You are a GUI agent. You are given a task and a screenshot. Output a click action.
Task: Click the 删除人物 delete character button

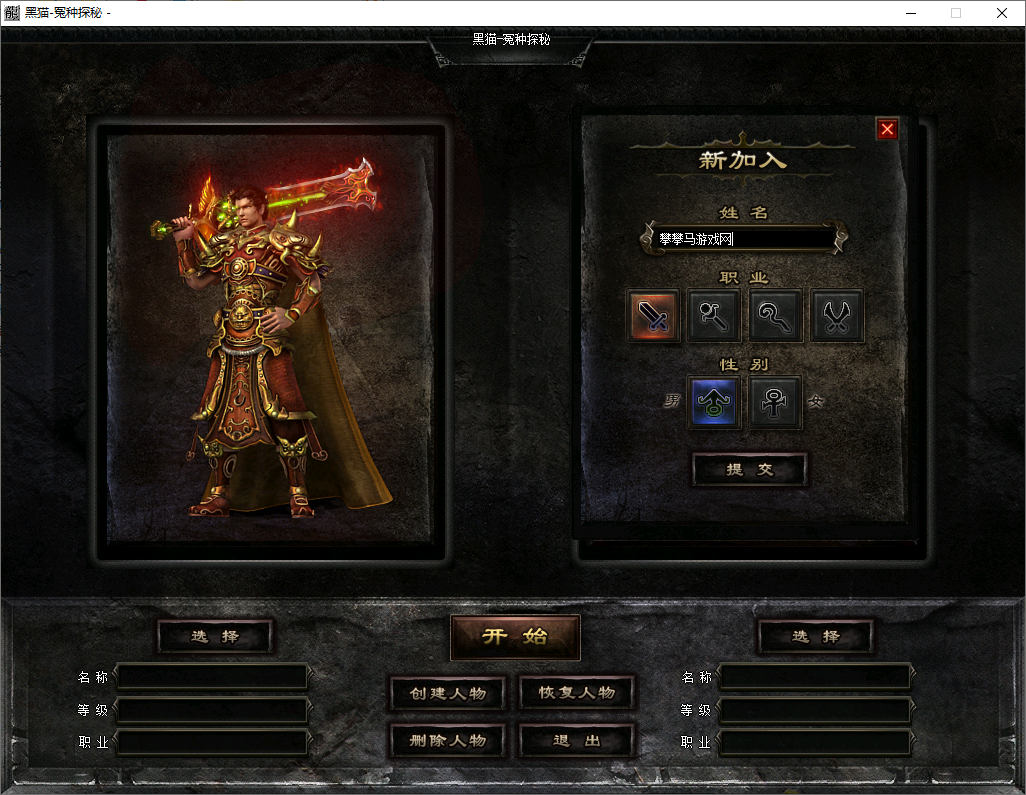pyautogui.click(x=447, y=741)
